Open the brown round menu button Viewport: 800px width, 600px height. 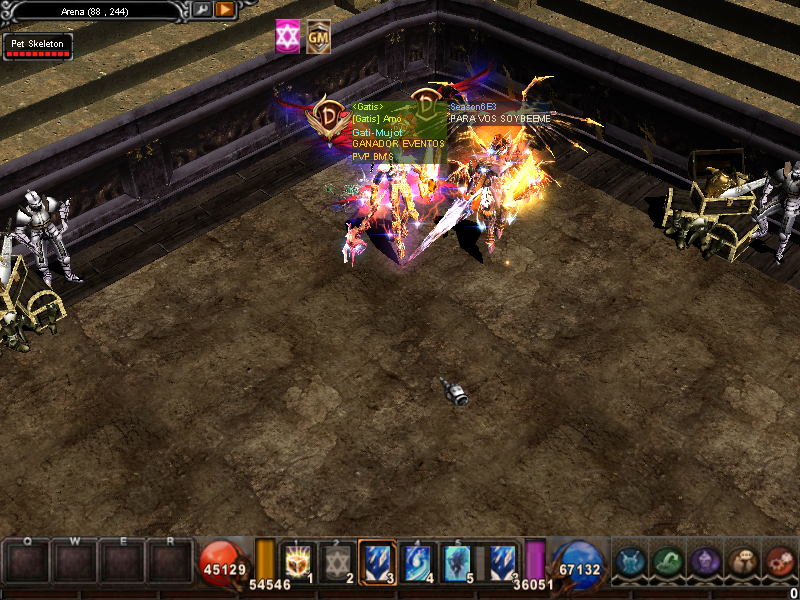pos(742,562)
